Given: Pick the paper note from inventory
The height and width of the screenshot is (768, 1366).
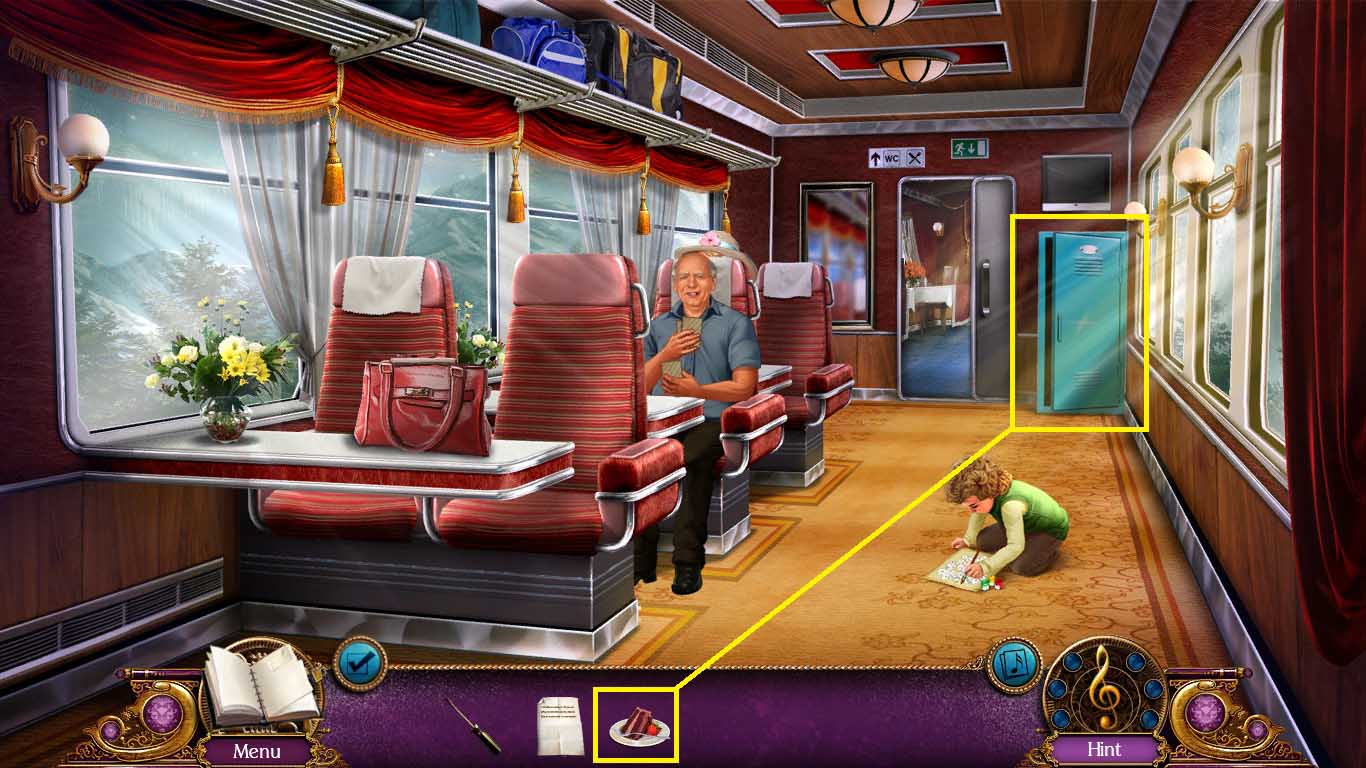Looking at the screenshot, I should pyautogui.click(x=559, y=725).
